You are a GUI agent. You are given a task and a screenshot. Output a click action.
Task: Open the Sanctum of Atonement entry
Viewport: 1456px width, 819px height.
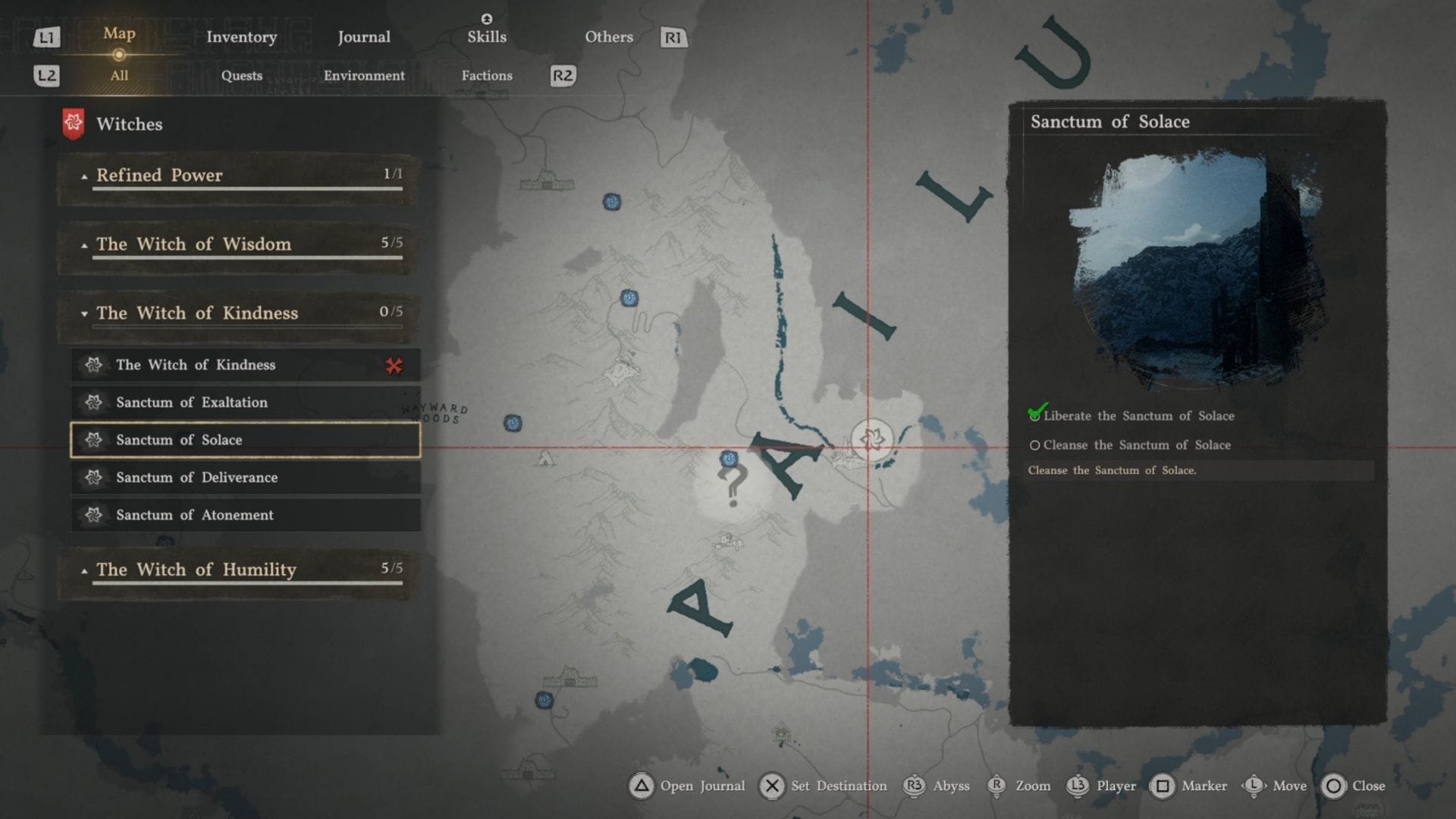245,516
